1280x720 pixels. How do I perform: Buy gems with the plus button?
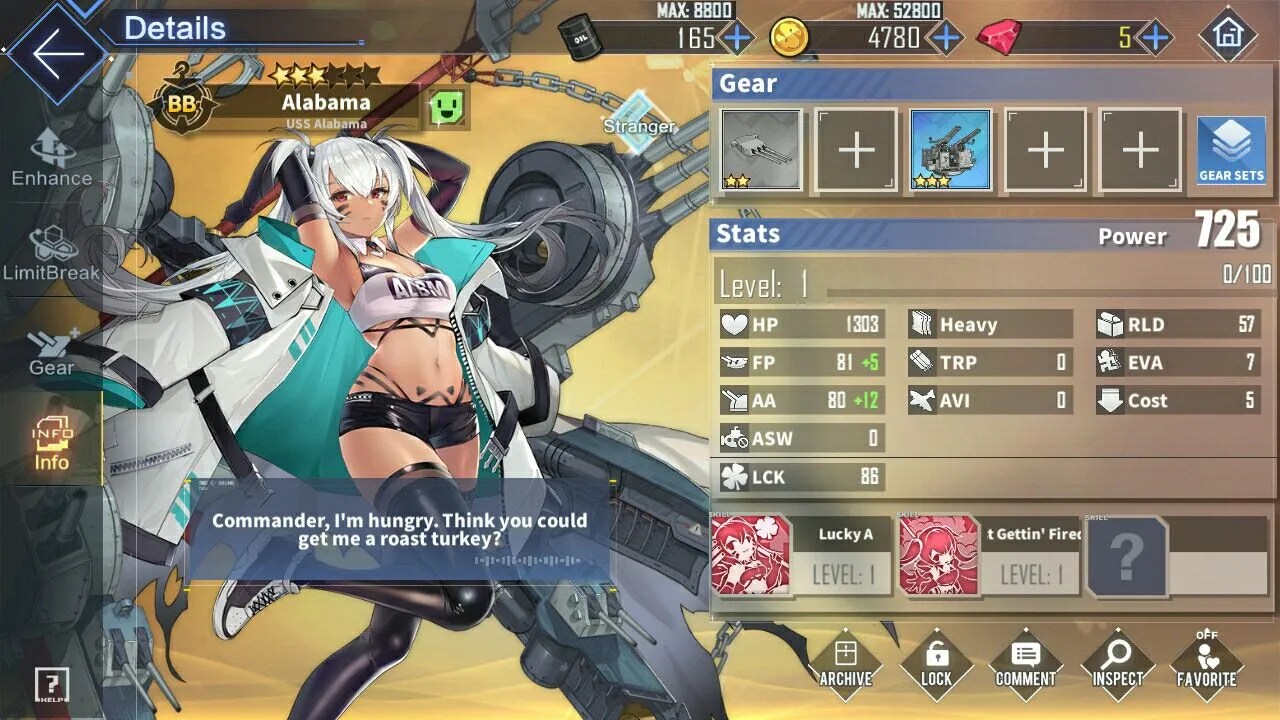(x=1155, y=38)
